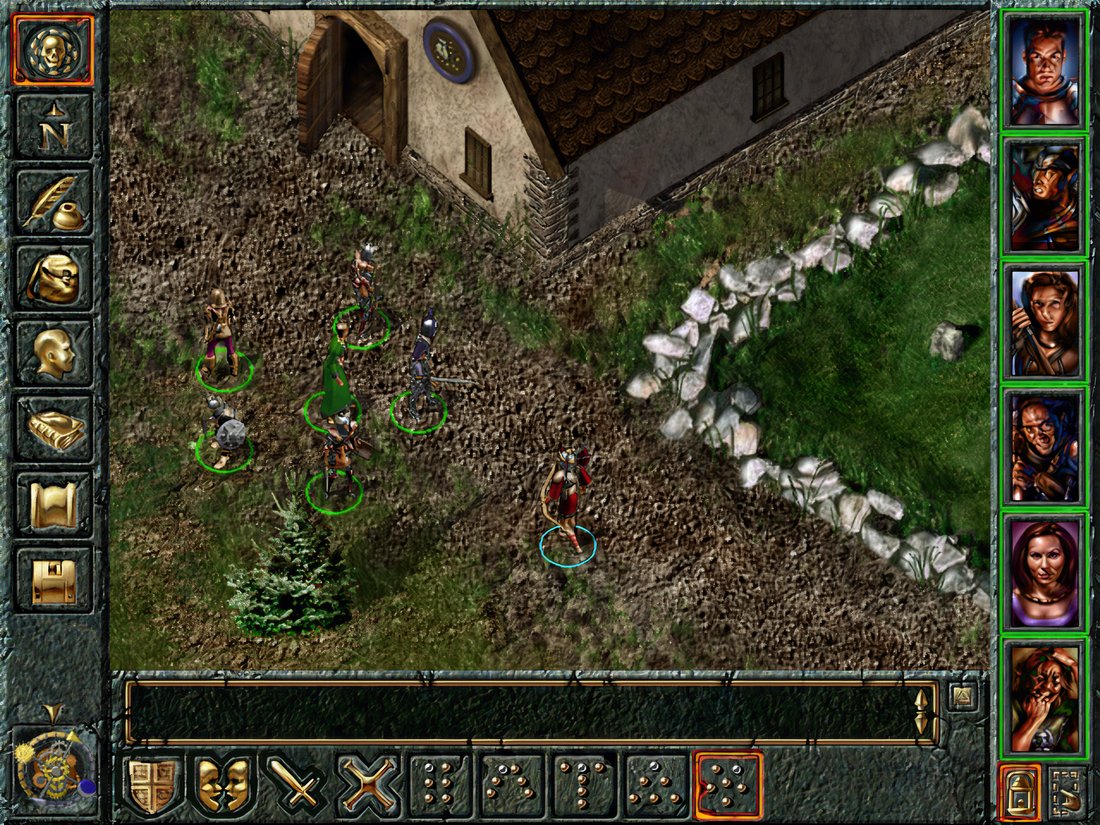Screen dimensions: 1100x825
Task: Open the mage spellbook
Action: click(53, 428)
